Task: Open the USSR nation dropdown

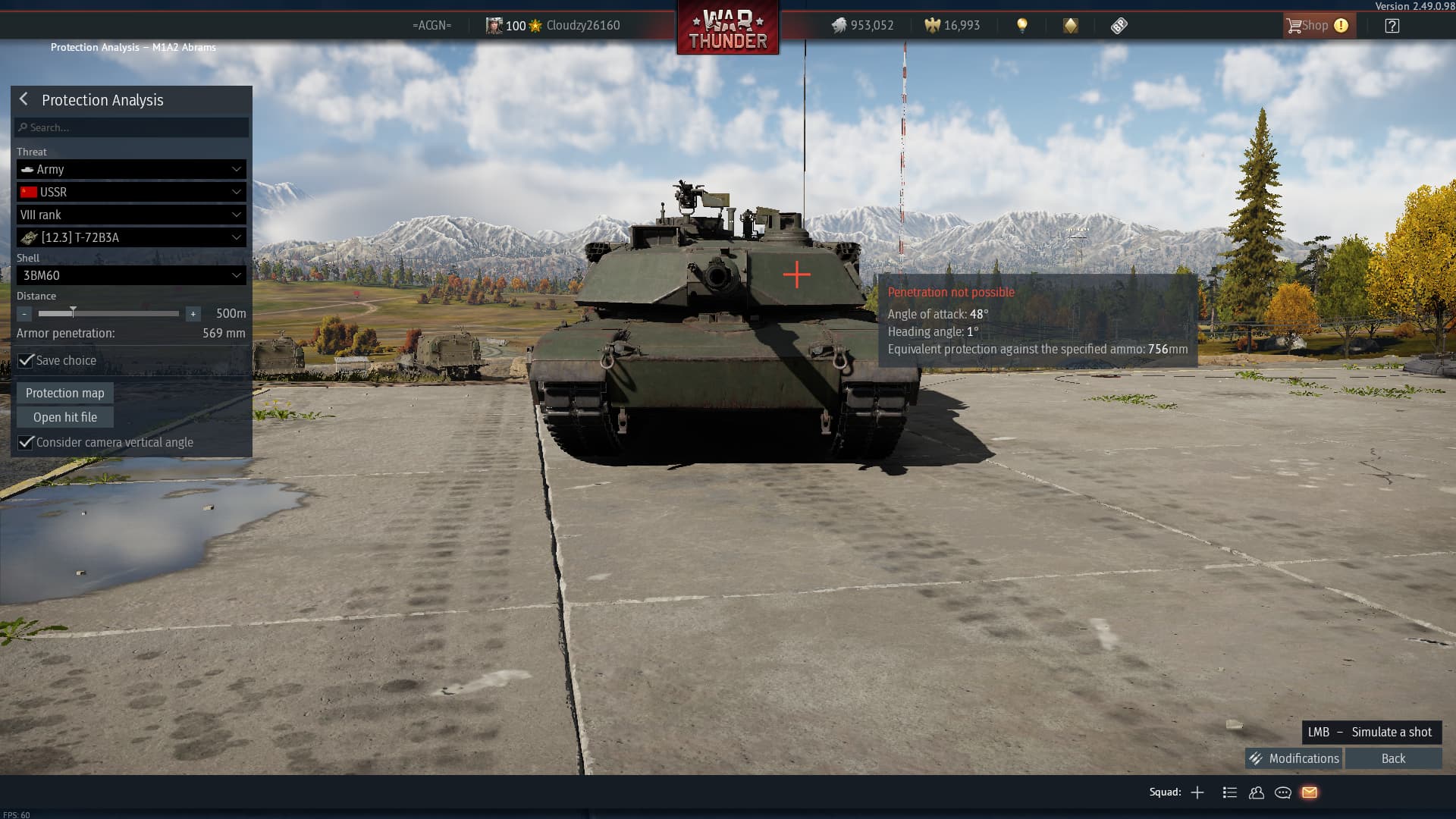Action: click(131, 192)
